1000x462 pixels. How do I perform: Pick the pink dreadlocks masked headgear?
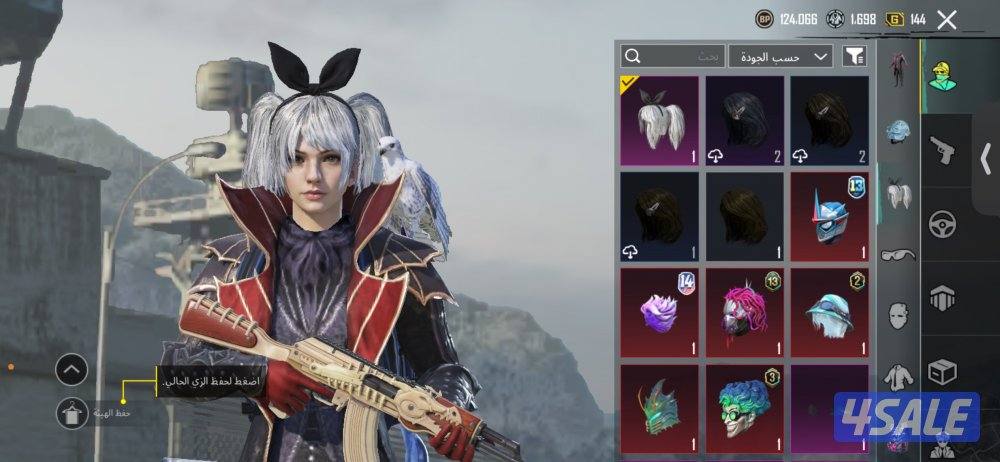tap(744, 311)
